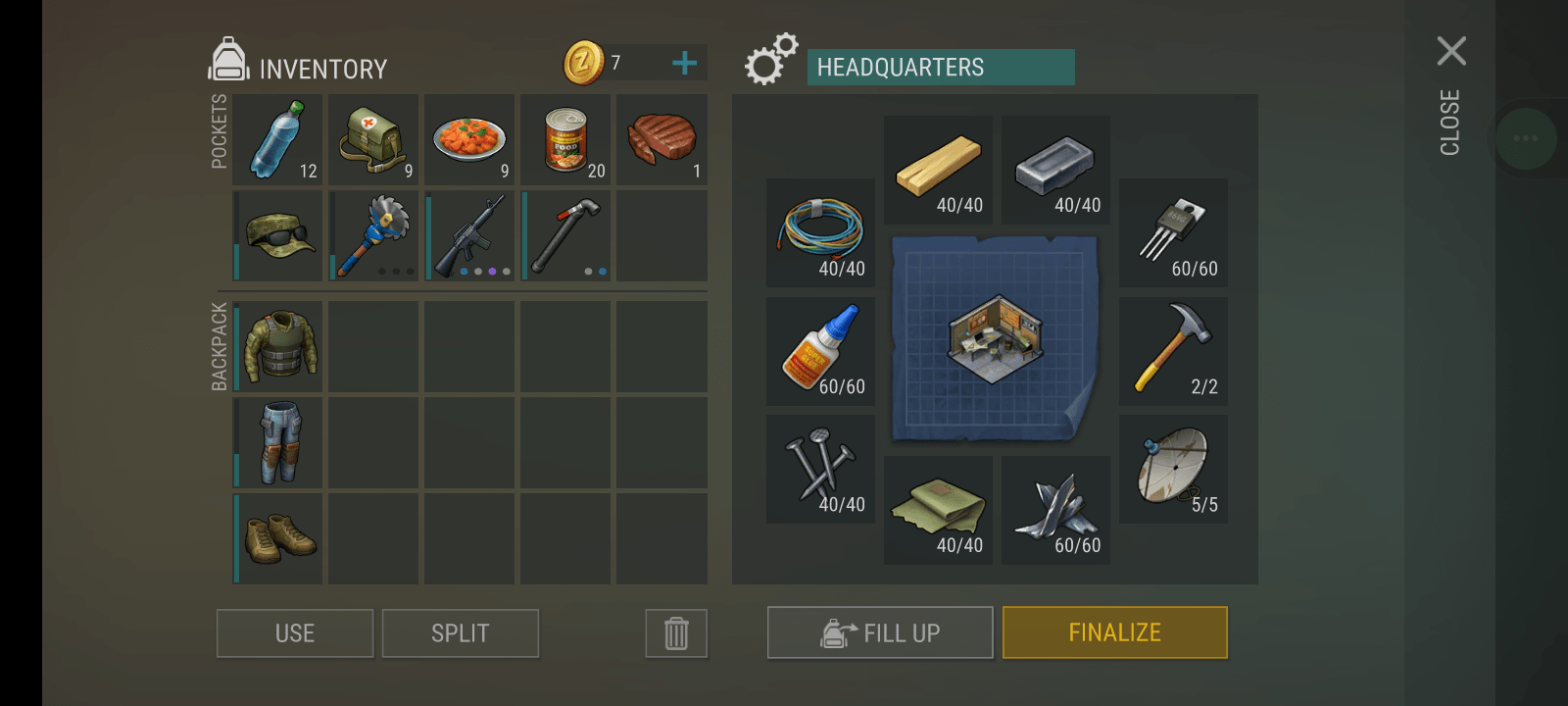Select the first aid kit slot
Image resolution: width=1568 pixels, height=706 pixels.
tap(373, 140)
